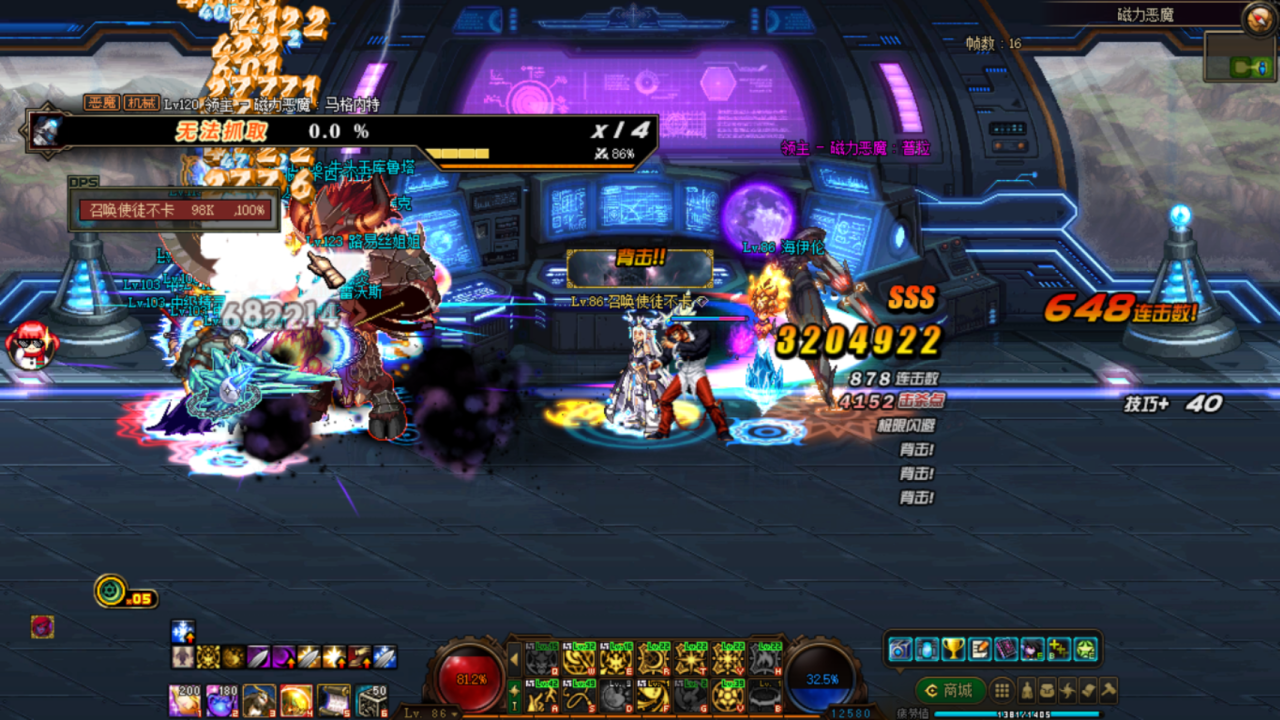
Task: Open the inventory bag icon
Action: pyautogui.click(x=1047, y=690)
